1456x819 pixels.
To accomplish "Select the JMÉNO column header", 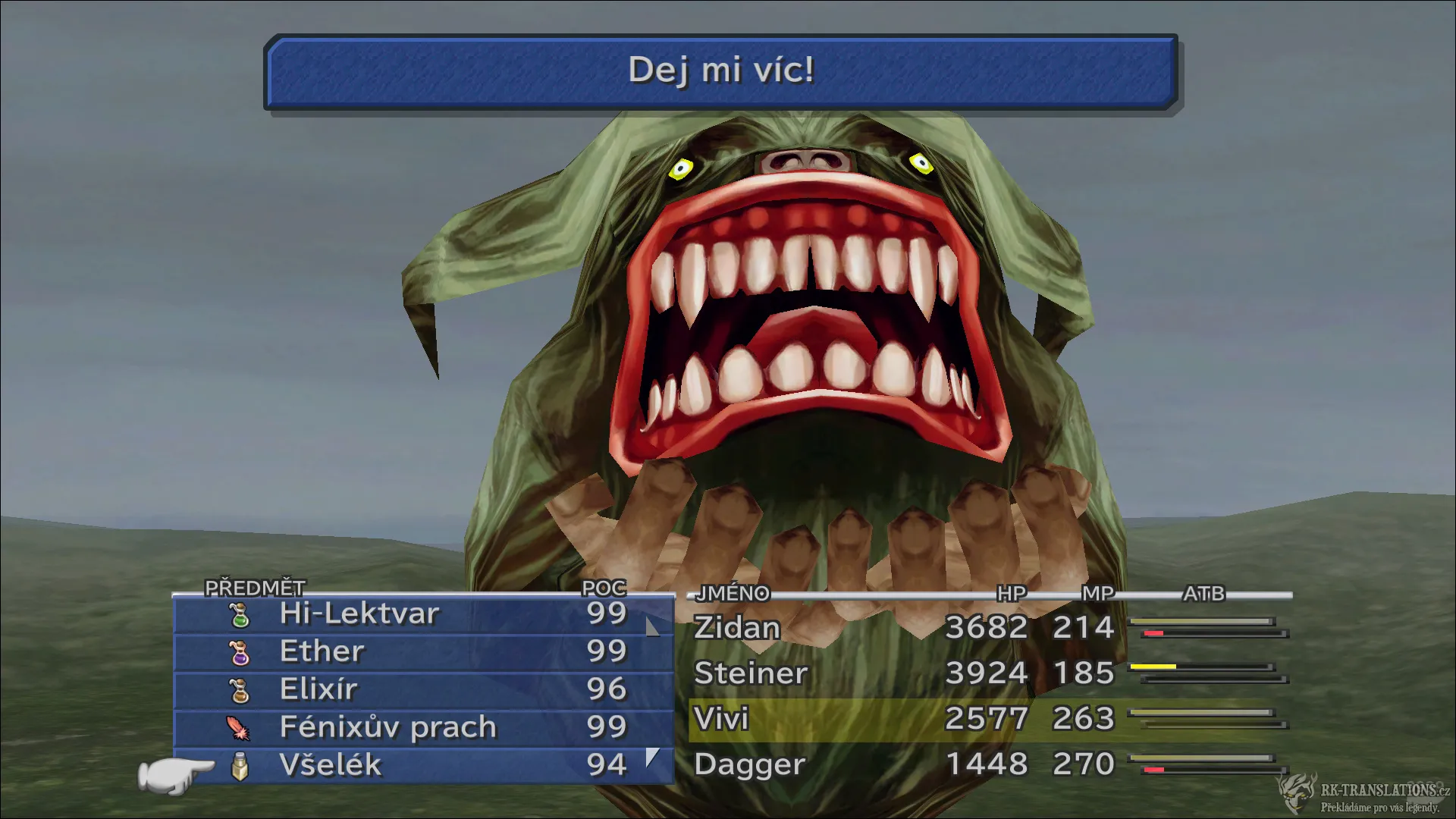I will tap(733, 595).
